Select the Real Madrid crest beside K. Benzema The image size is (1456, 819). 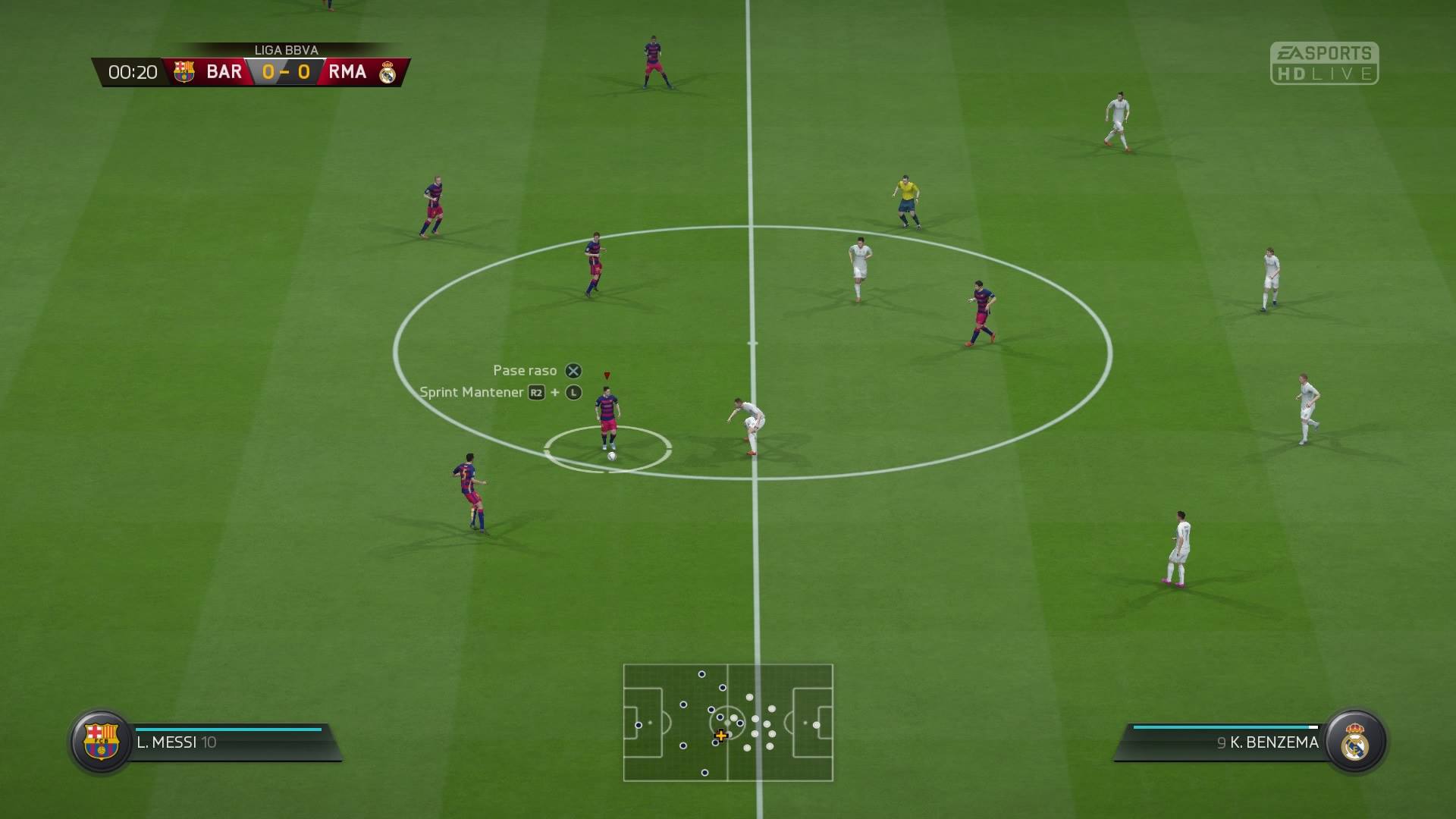[x=1355, y=741]
